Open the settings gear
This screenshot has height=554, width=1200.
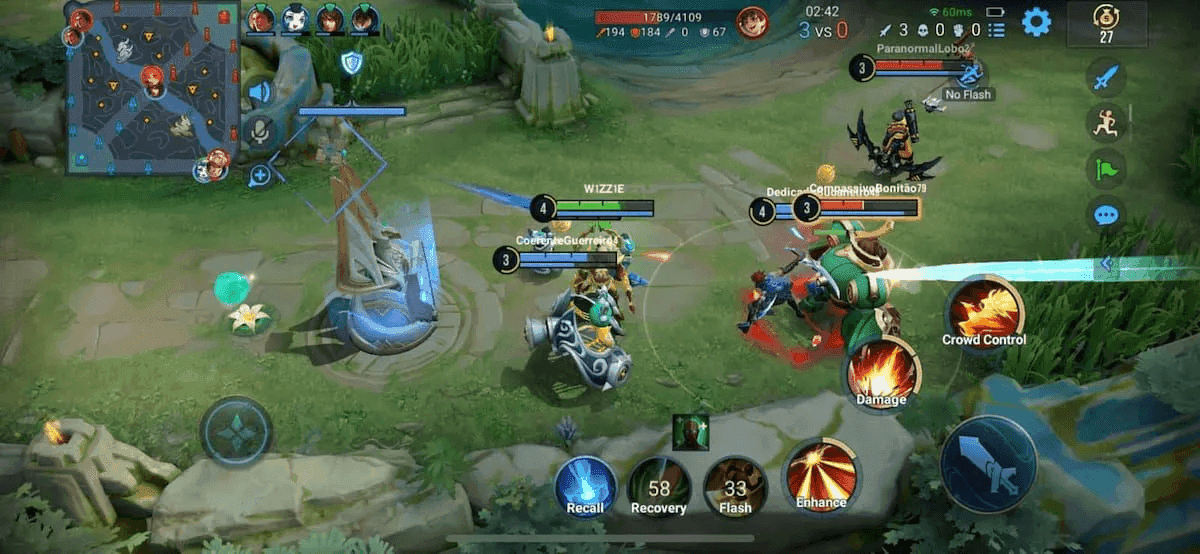coord(1035,21)
